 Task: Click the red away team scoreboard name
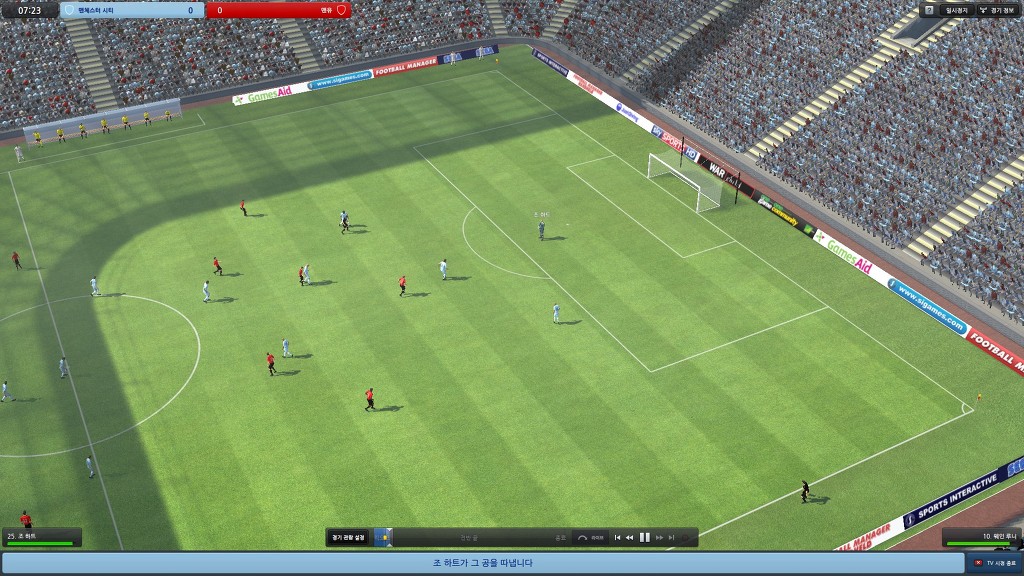tap(280, 10)
